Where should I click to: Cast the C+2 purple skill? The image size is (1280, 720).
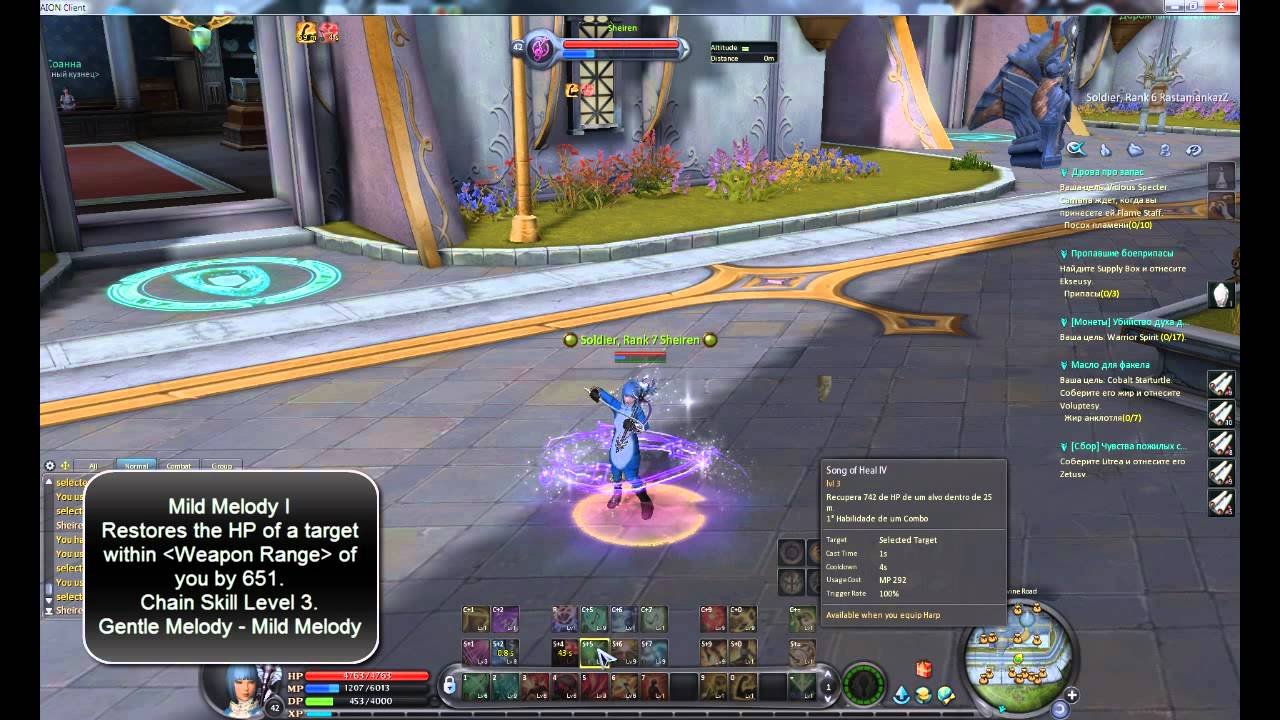click(x=505, y=619)
